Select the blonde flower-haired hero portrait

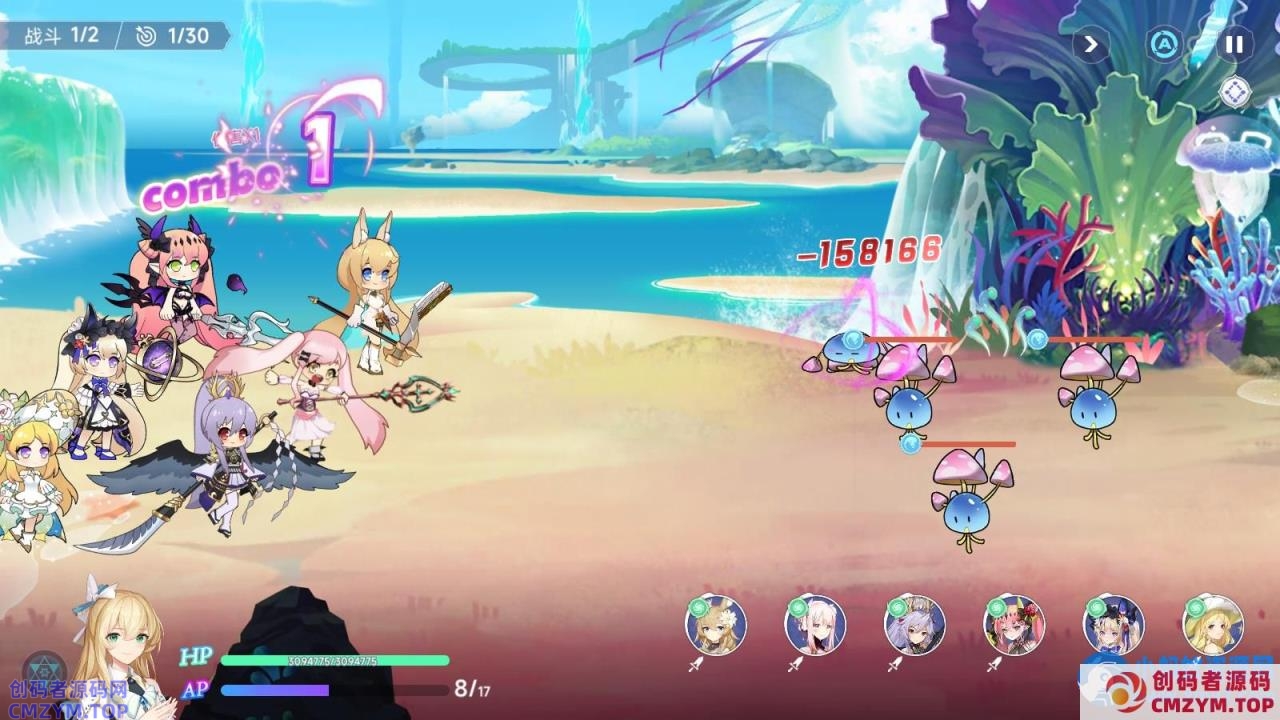[x=716, y=626]
